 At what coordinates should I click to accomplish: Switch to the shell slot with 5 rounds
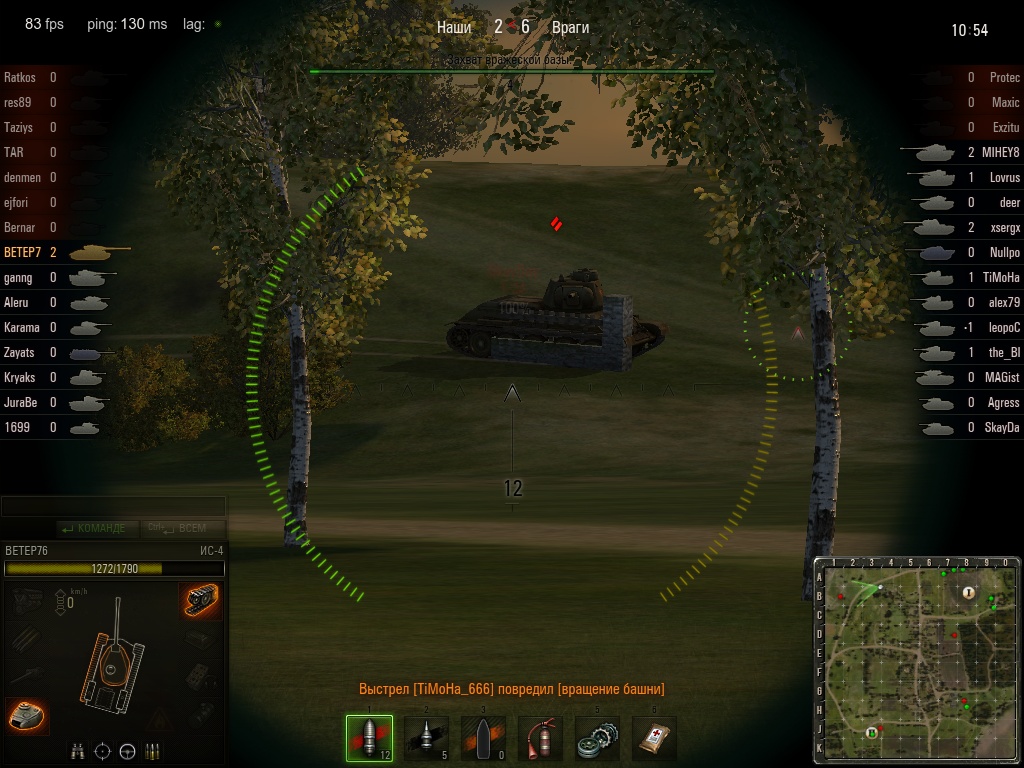tap(426, 738)
